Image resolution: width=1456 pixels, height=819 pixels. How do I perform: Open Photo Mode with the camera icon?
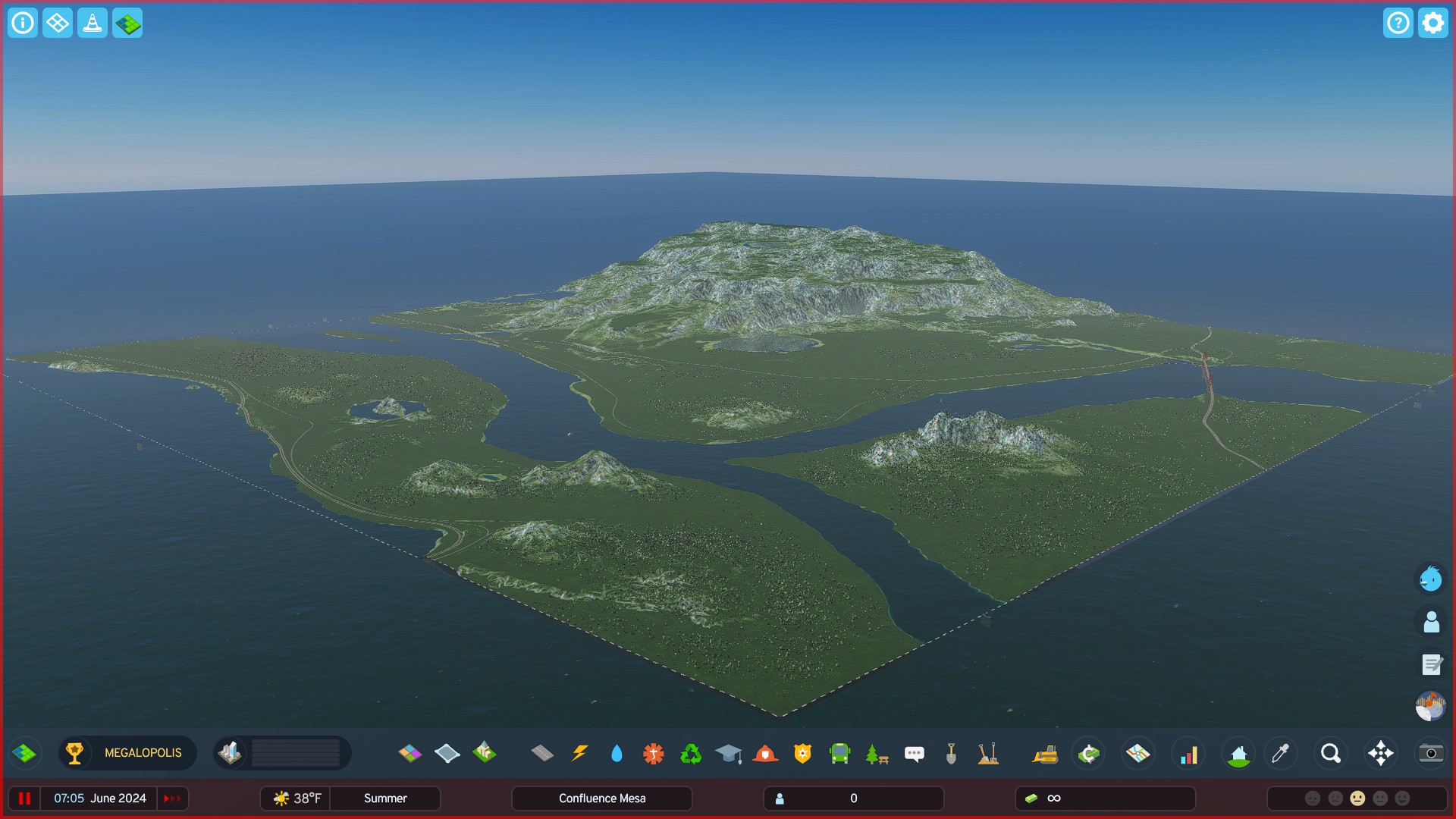[x=1430, y=753]
